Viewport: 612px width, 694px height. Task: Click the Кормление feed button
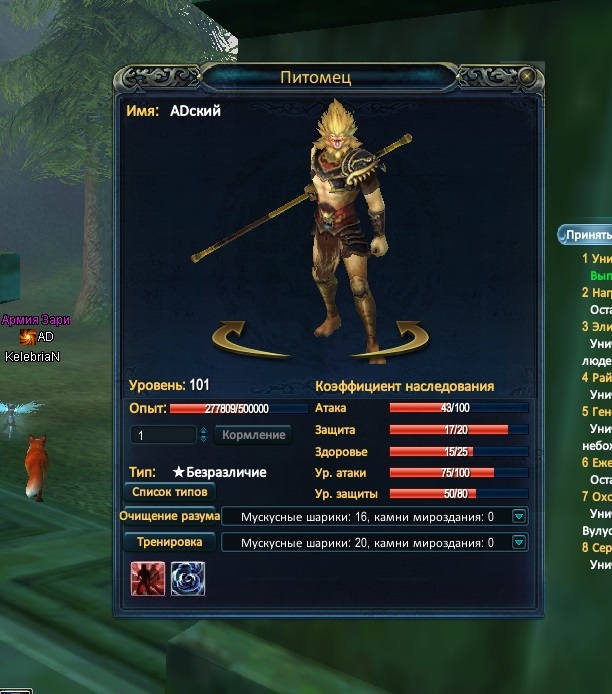pyautogui.click(x=253, y=435)
